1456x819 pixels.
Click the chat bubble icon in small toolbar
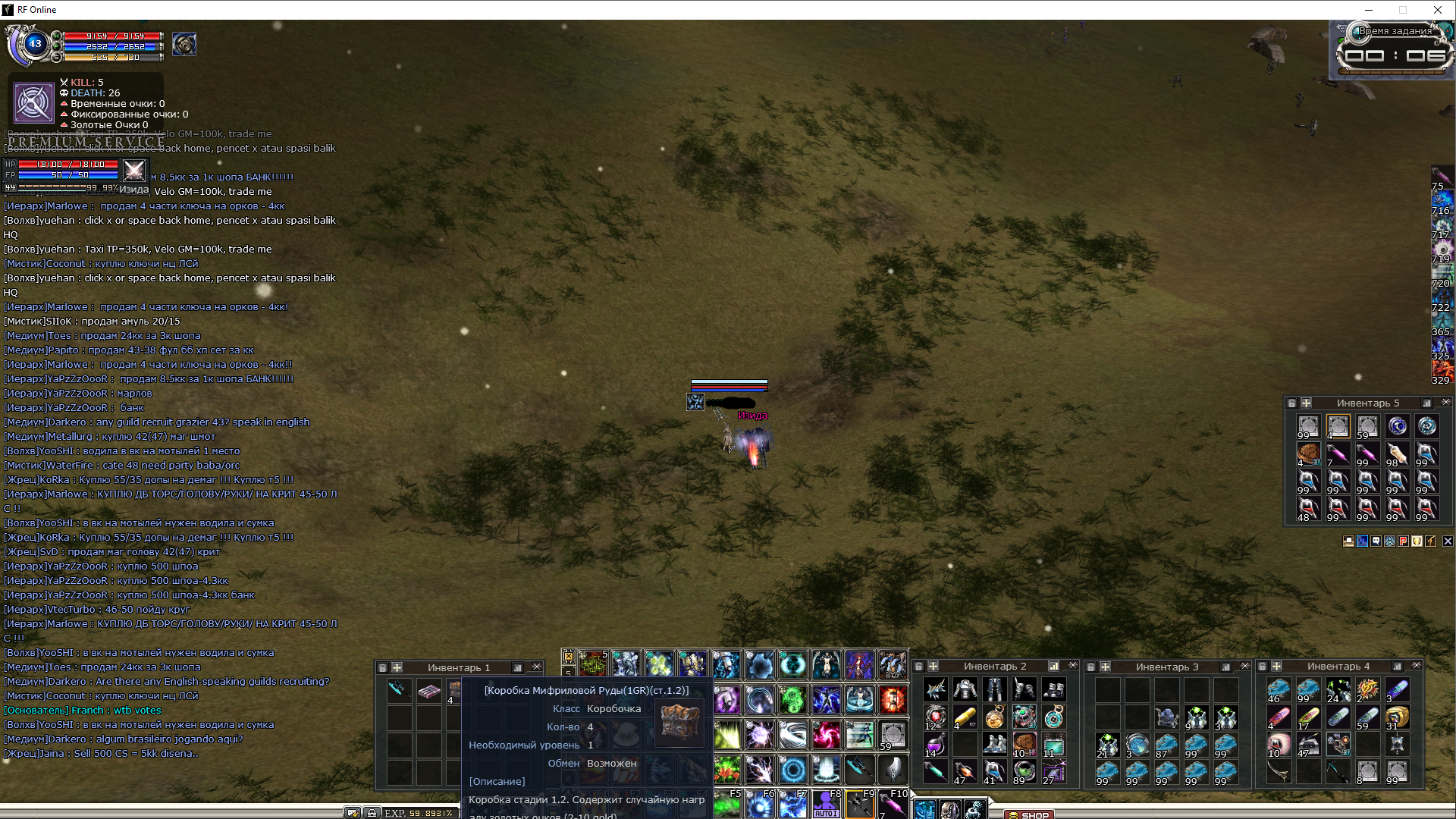[1376, 541]
